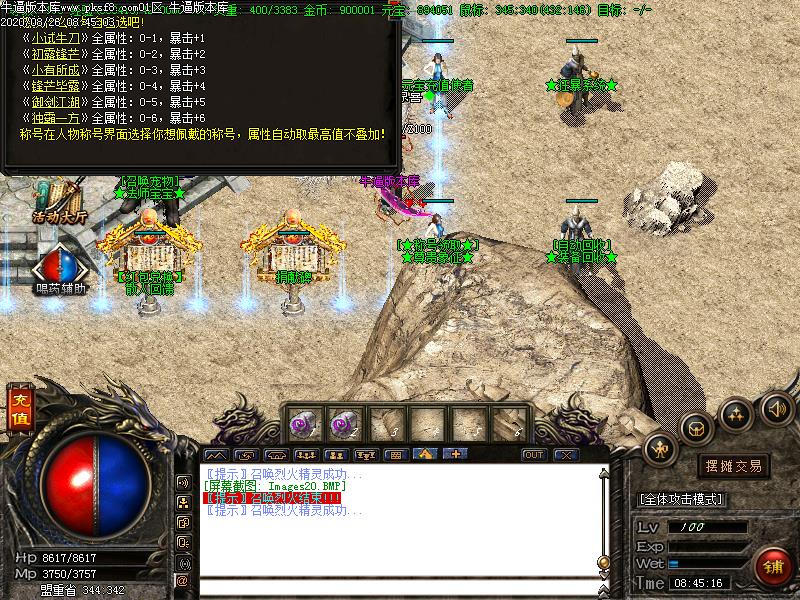Use the second purple scroll in hotbar
This screenshot has height=600, width=800.
345,424
